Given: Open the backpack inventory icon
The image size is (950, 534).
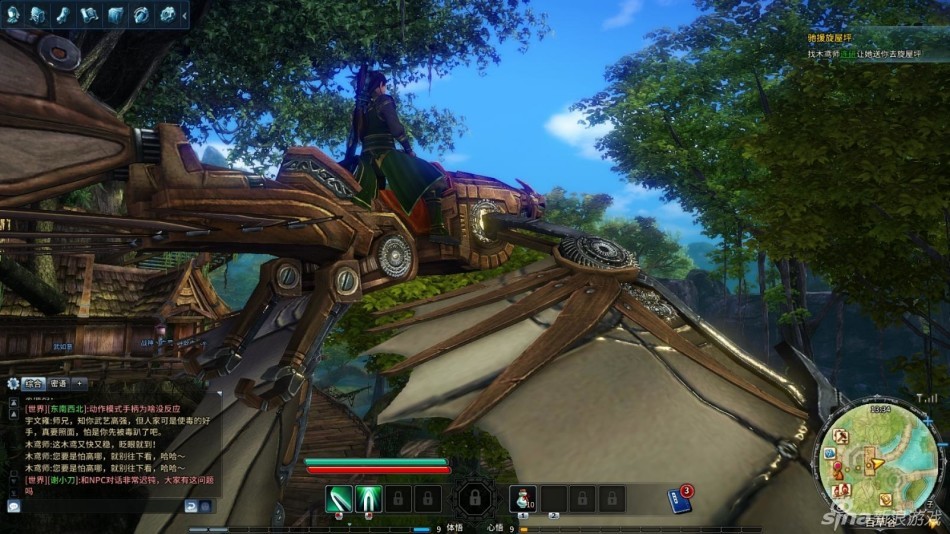Looking at the screenshot, I should pyautogui.click(x=37, y=14).
